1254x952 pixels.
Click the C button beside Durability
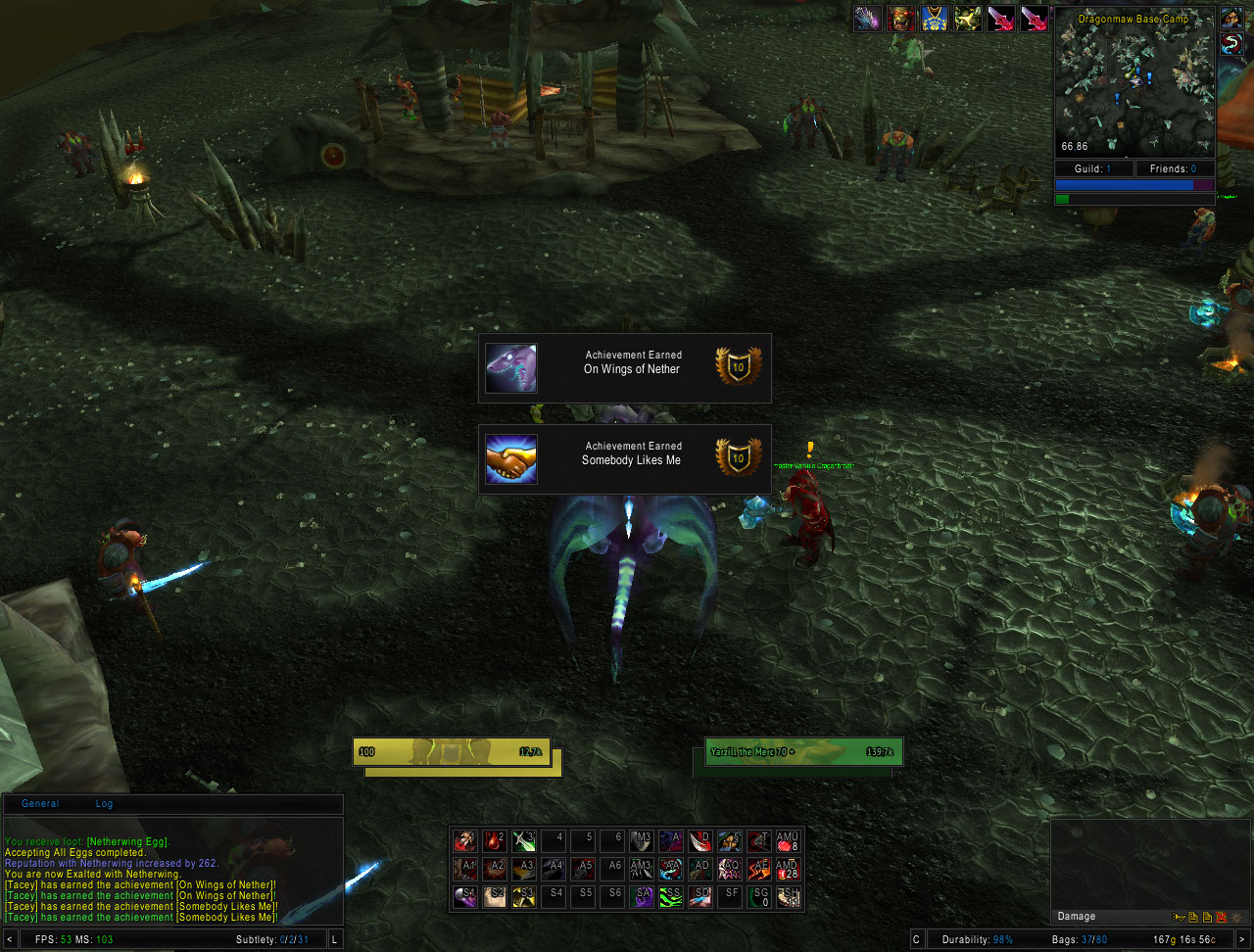click(x=917, y=940)
